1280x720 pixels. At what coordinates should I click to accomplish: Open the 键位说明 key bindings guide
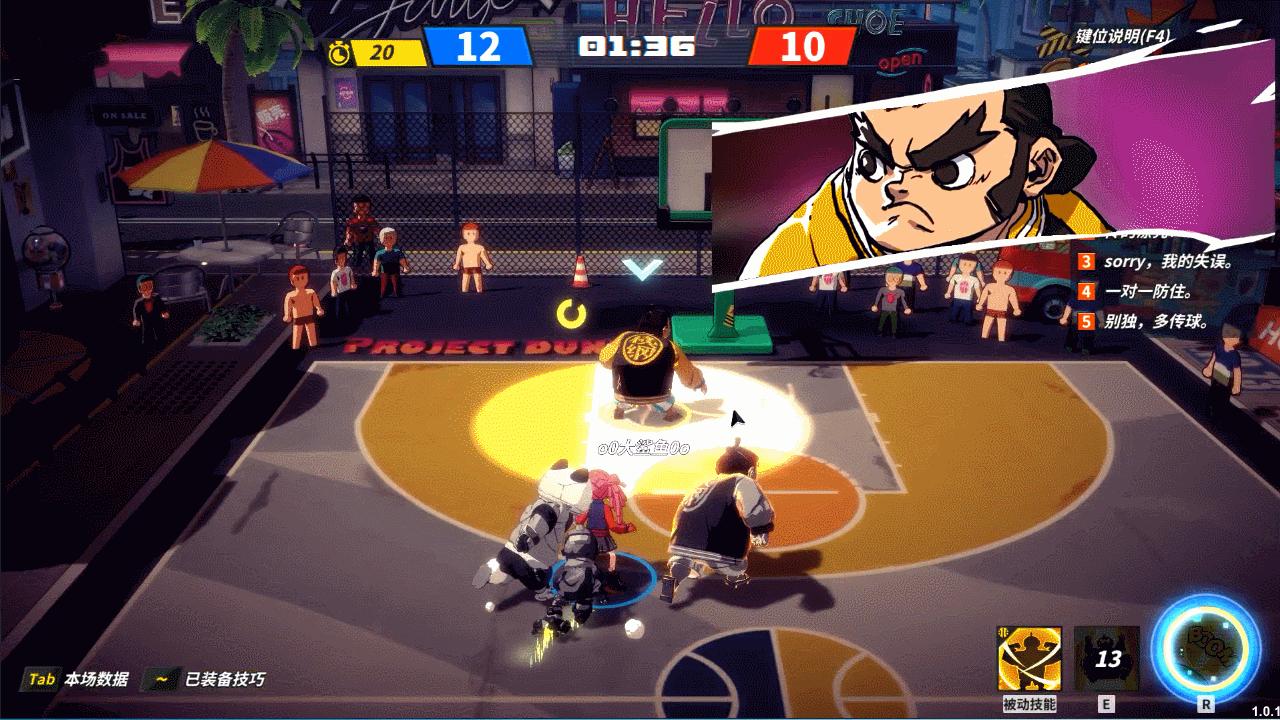pyautogui.click(x=1123, y=37)
